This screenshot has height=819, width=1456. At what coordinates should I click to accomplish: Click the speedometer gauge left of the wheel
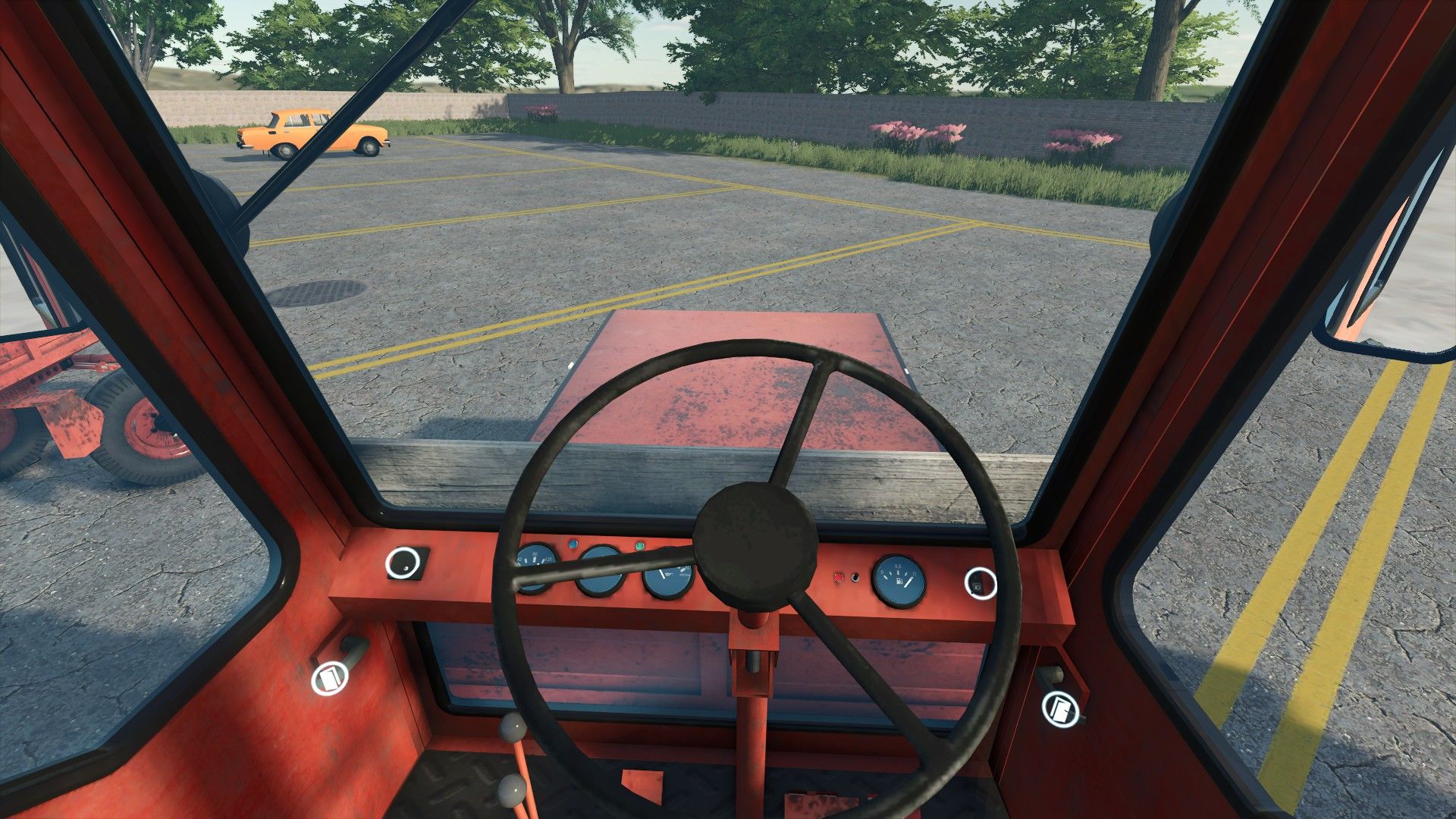(x=536, y=570)
